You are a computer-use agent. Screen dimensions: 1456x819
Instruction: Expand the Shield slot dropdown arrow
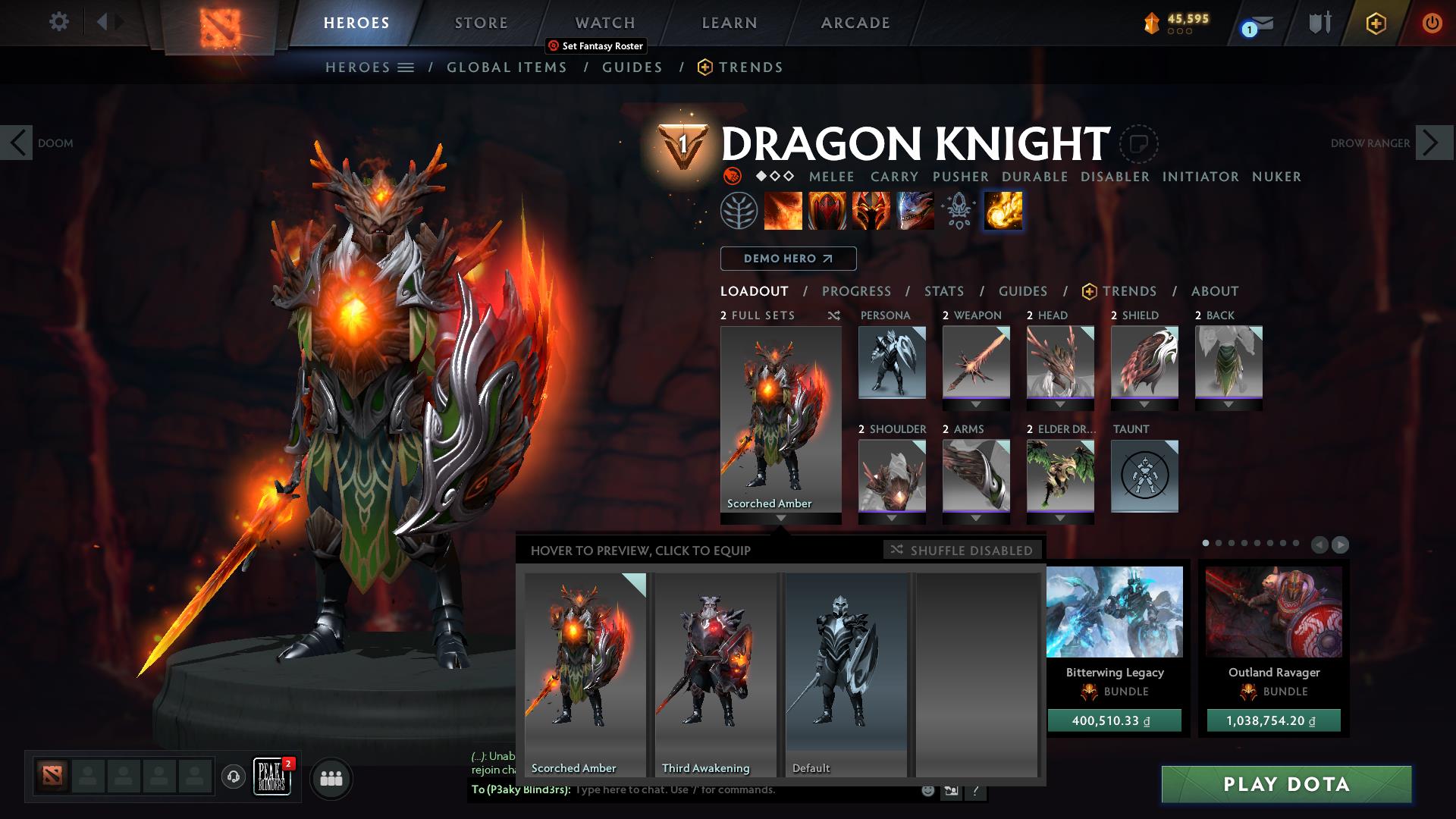[x=1144, y=403]
